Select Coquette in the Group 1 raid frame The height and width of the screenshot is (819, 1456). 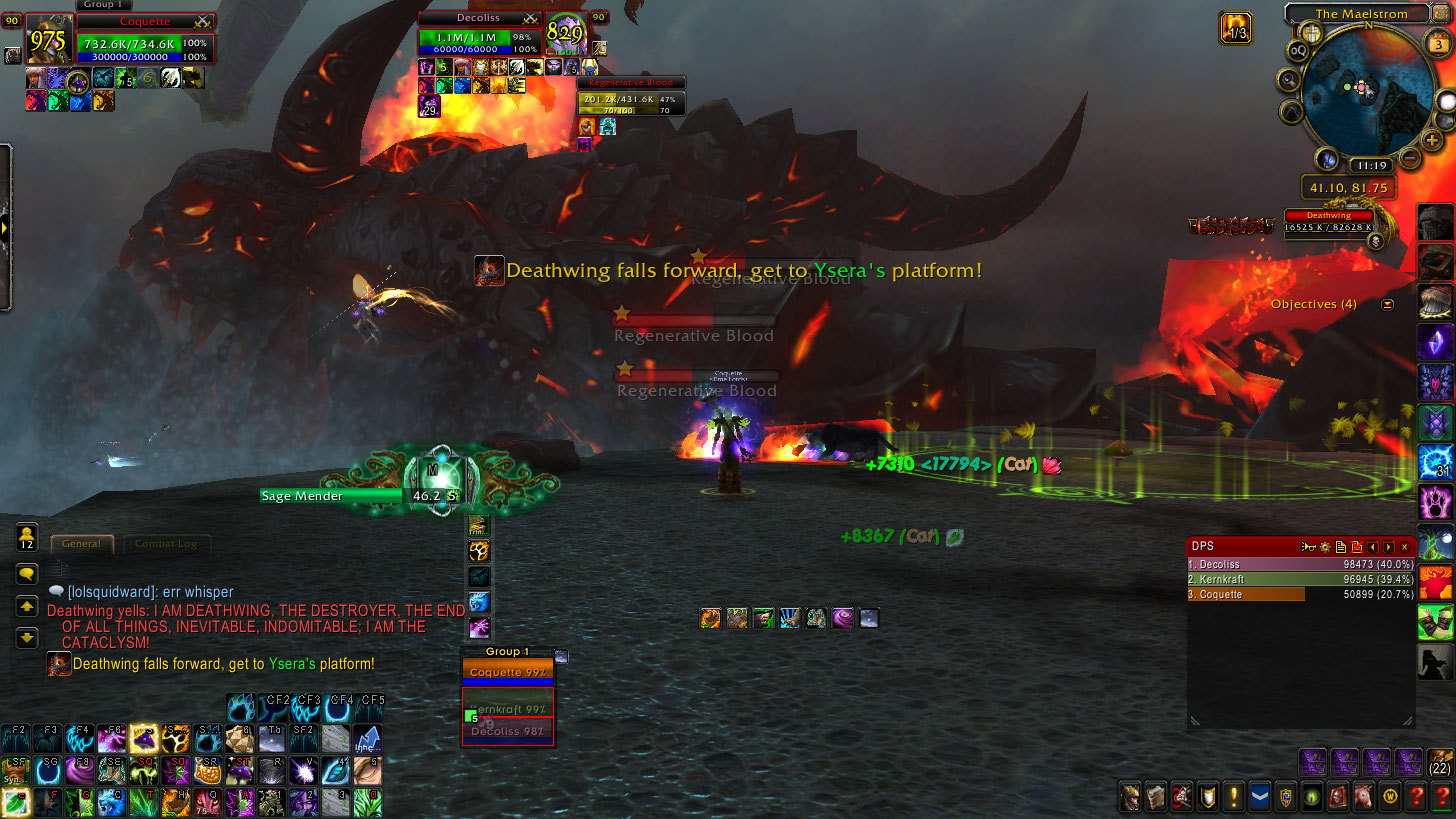(x=508, y=672)
